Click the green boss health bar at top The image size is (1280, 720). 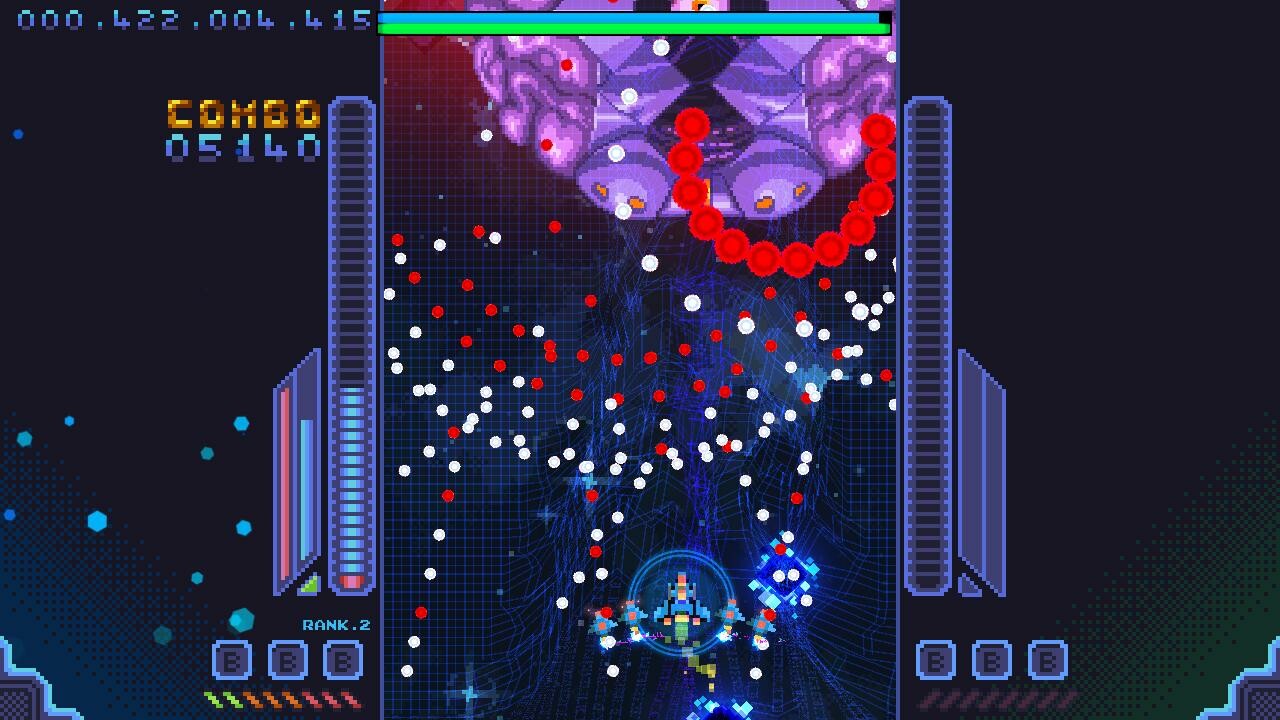coord(630,25)
